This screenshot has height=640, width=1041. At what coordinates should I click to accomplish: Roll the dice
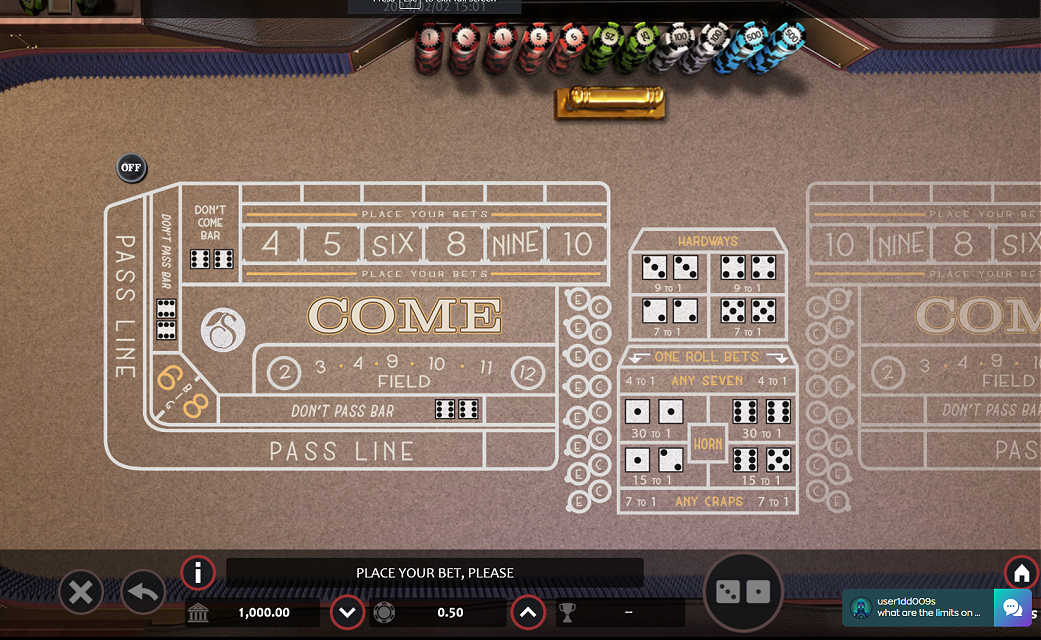[x=744, y=592]
